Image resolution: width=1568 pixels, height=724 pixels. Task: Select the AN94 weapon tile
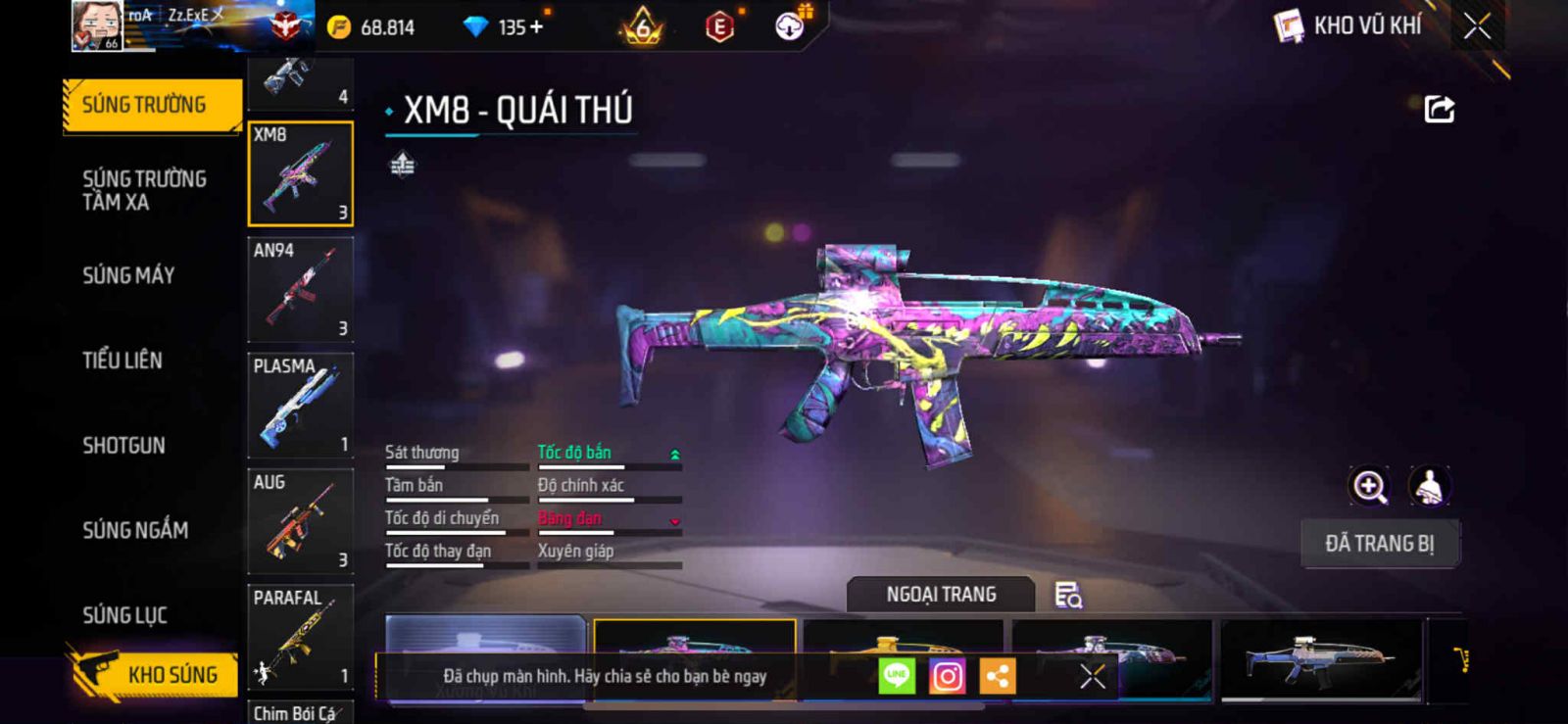point(301,290)
